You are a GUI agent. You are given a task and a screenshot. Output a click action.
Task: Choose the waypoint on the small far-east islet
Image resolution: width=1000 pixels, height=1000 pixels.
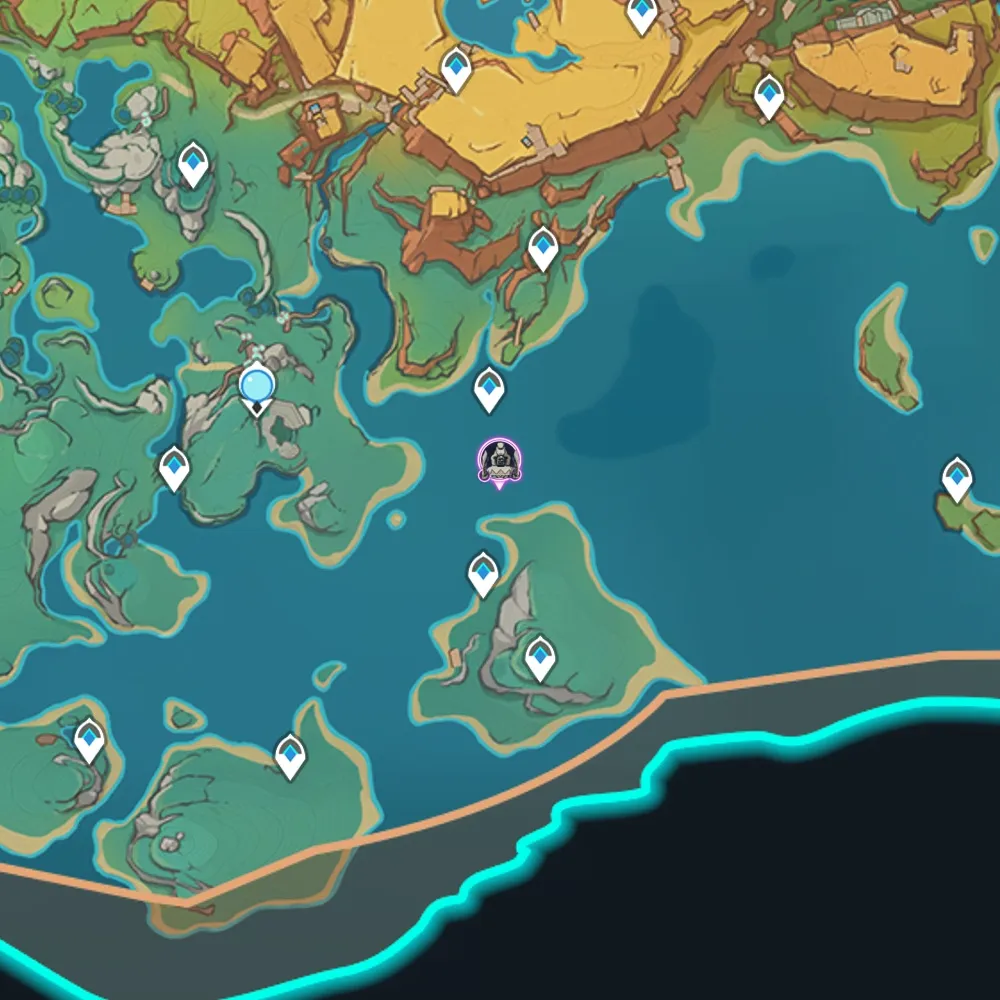coord(957,479)
